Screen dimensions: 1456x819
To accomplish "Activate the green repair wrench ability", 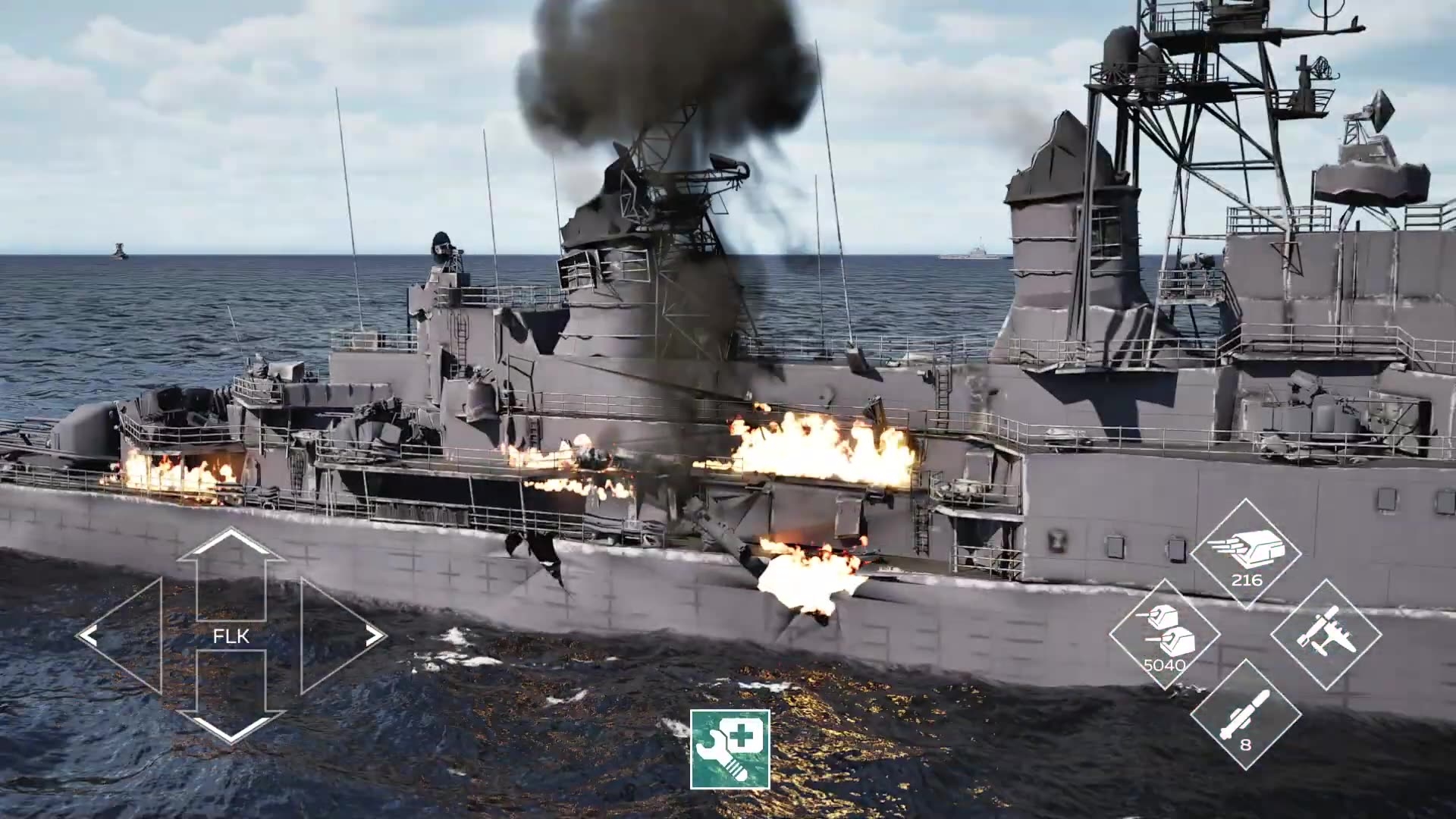I will [x=730, y=749].
